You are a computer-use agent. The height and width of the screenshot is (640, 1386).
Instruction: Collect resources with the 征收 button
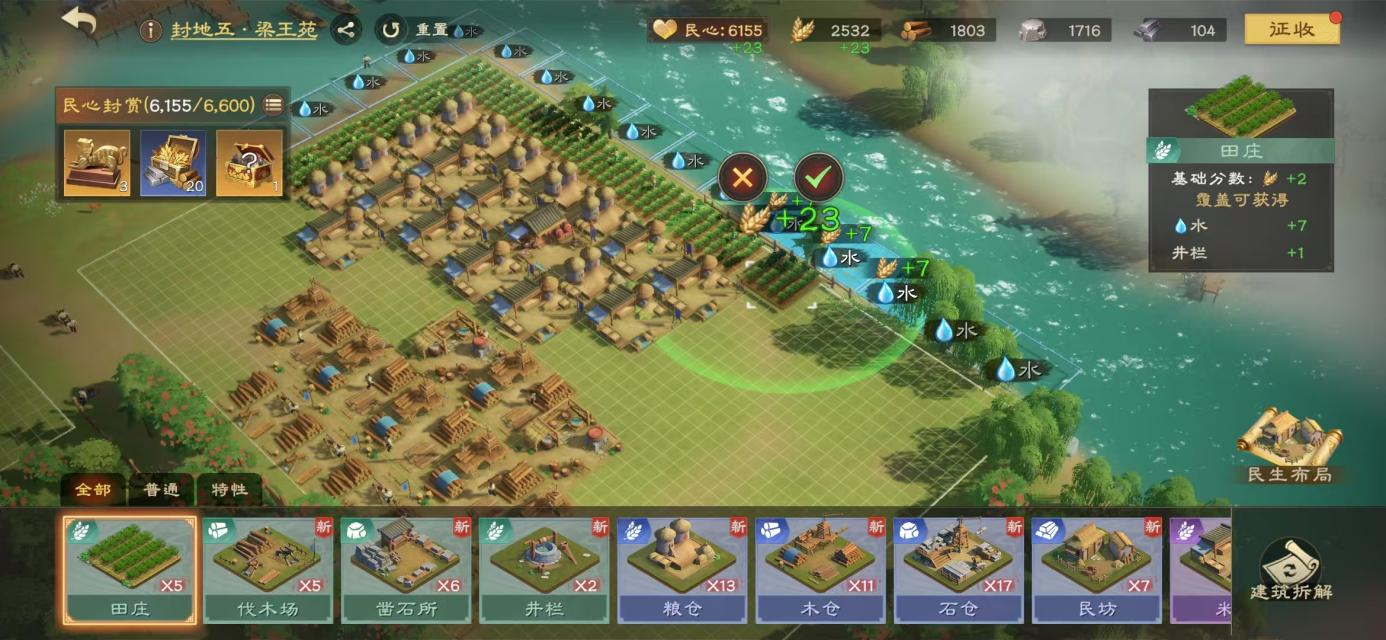[1291, 29]
